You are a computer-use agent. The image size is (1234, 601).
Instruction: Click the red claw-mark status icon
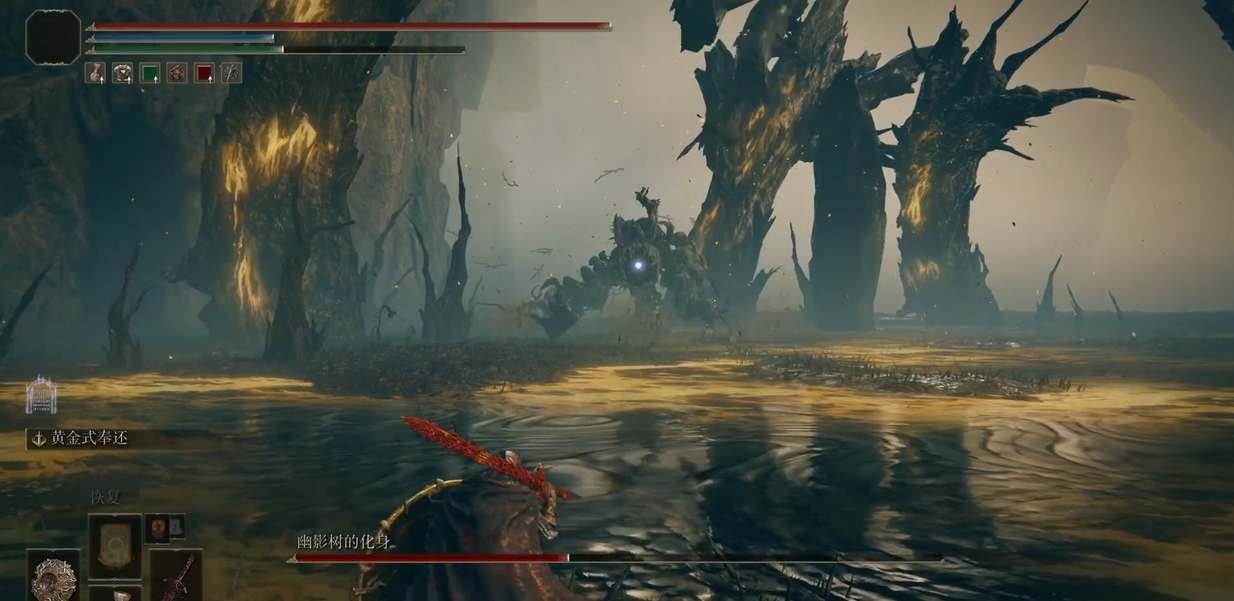(177, 72)
